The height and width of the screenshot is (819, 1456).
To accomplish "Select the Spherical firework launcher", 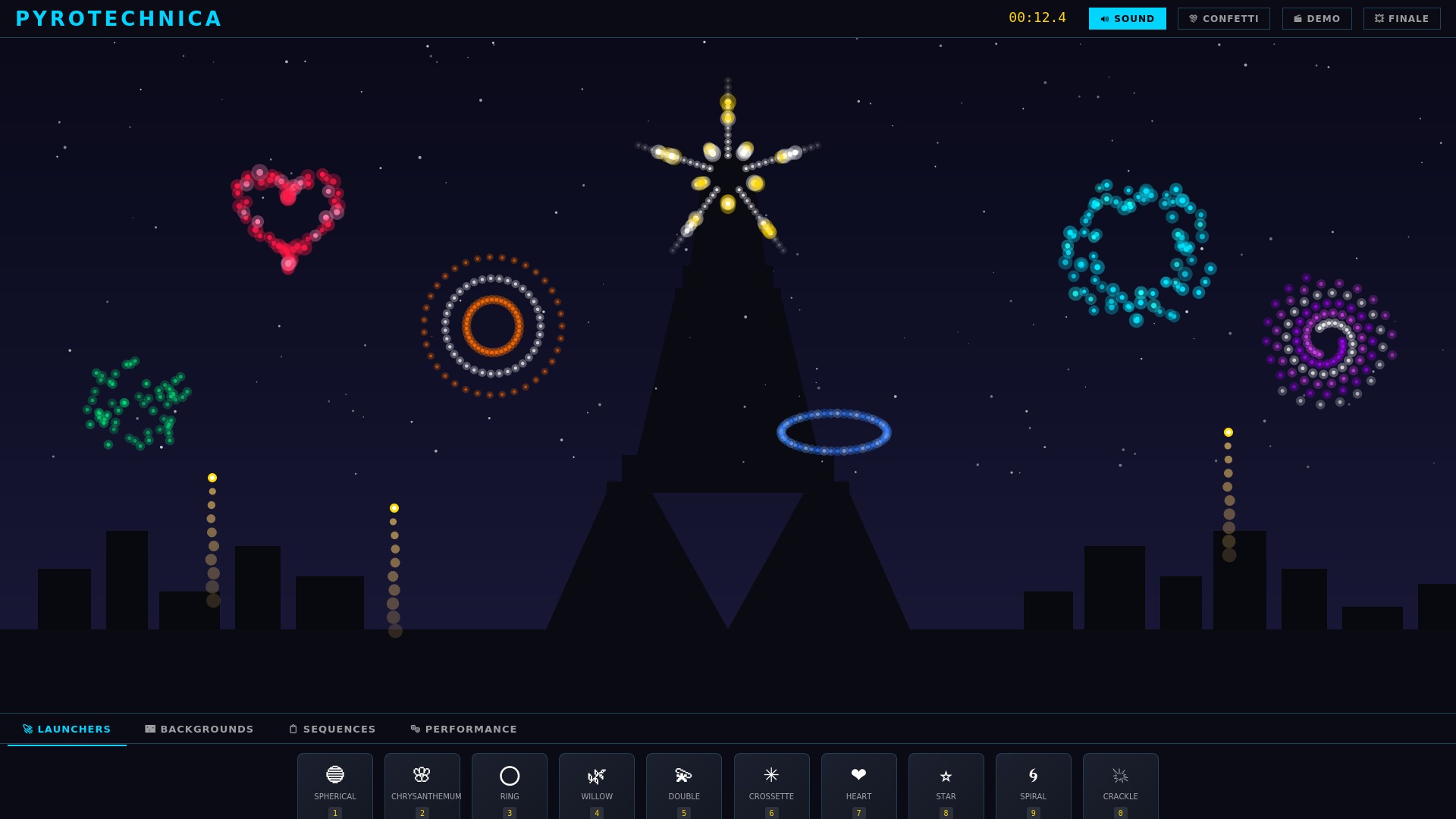I will pos(334,785).
